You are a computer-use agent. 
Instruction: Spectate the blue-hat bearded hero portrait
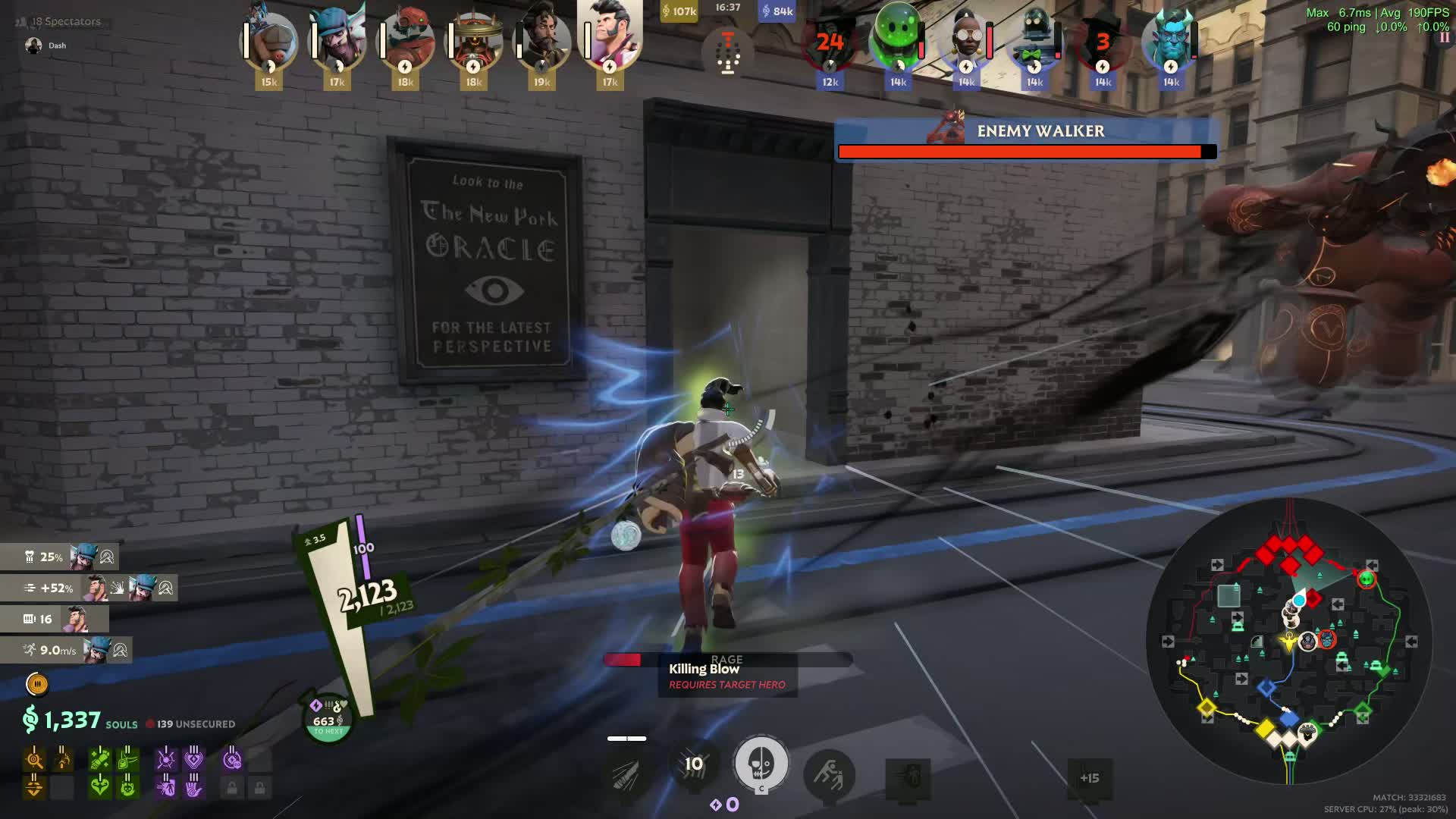tap(337, 42)
